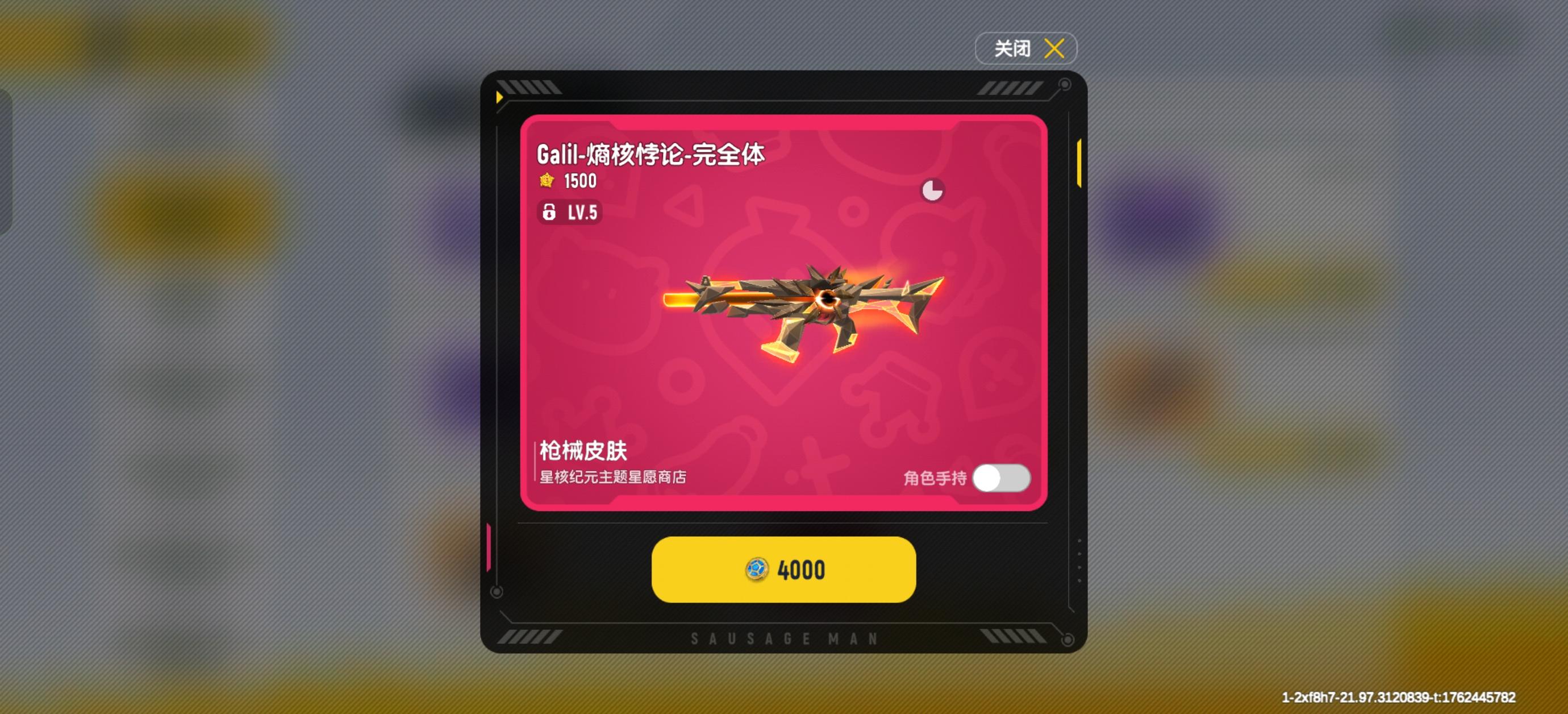Click the lock icon on the LV.5 badge
Screen dimensions: 1568x714
[551, 213]
